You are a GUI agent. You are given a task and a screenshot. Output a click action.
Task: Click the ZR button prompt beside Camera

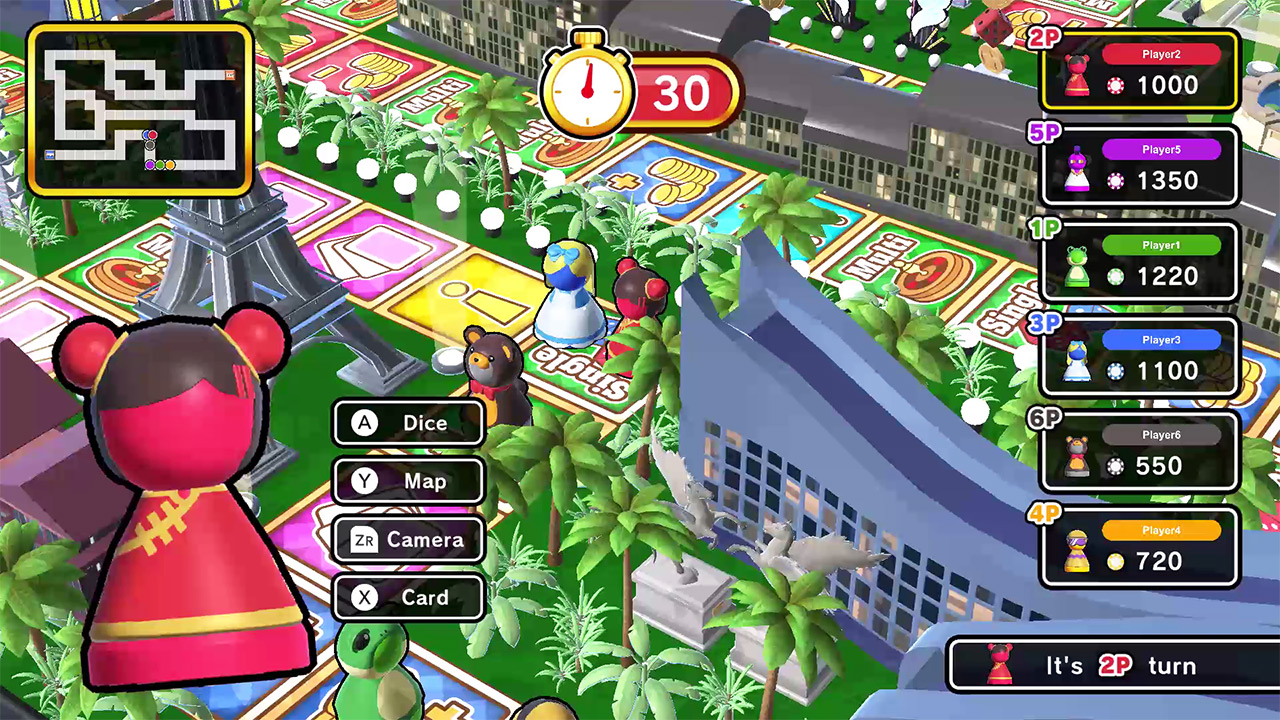[366, 540]
